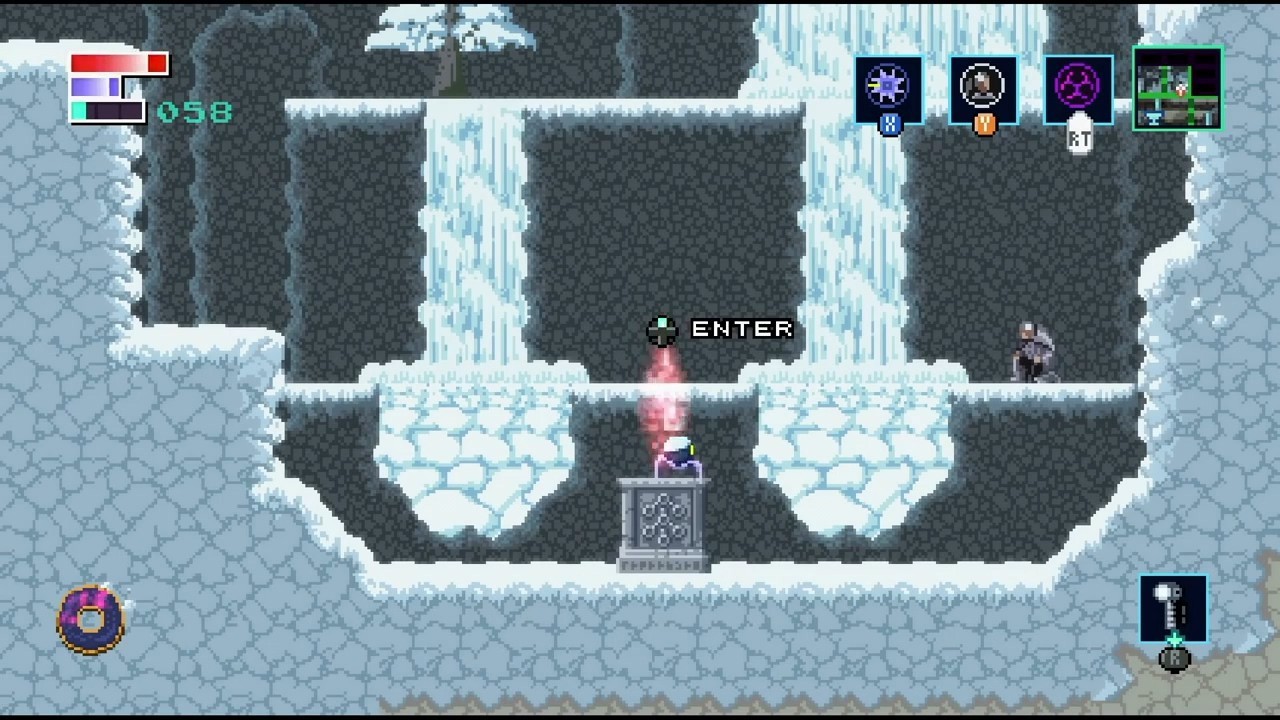
Task: Select the purple hazard ability bound to RT
Action: pyautogui.click(x=1075, y=85)
